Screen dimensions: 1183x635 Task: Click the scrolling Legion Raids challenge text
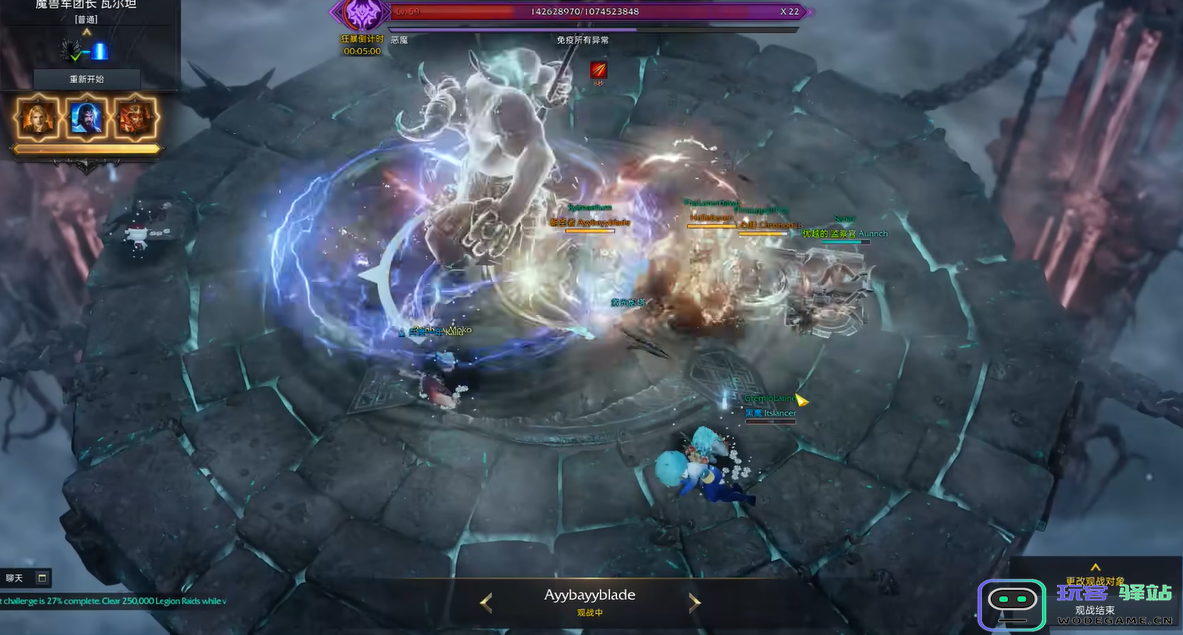click(x=113, y=601)
